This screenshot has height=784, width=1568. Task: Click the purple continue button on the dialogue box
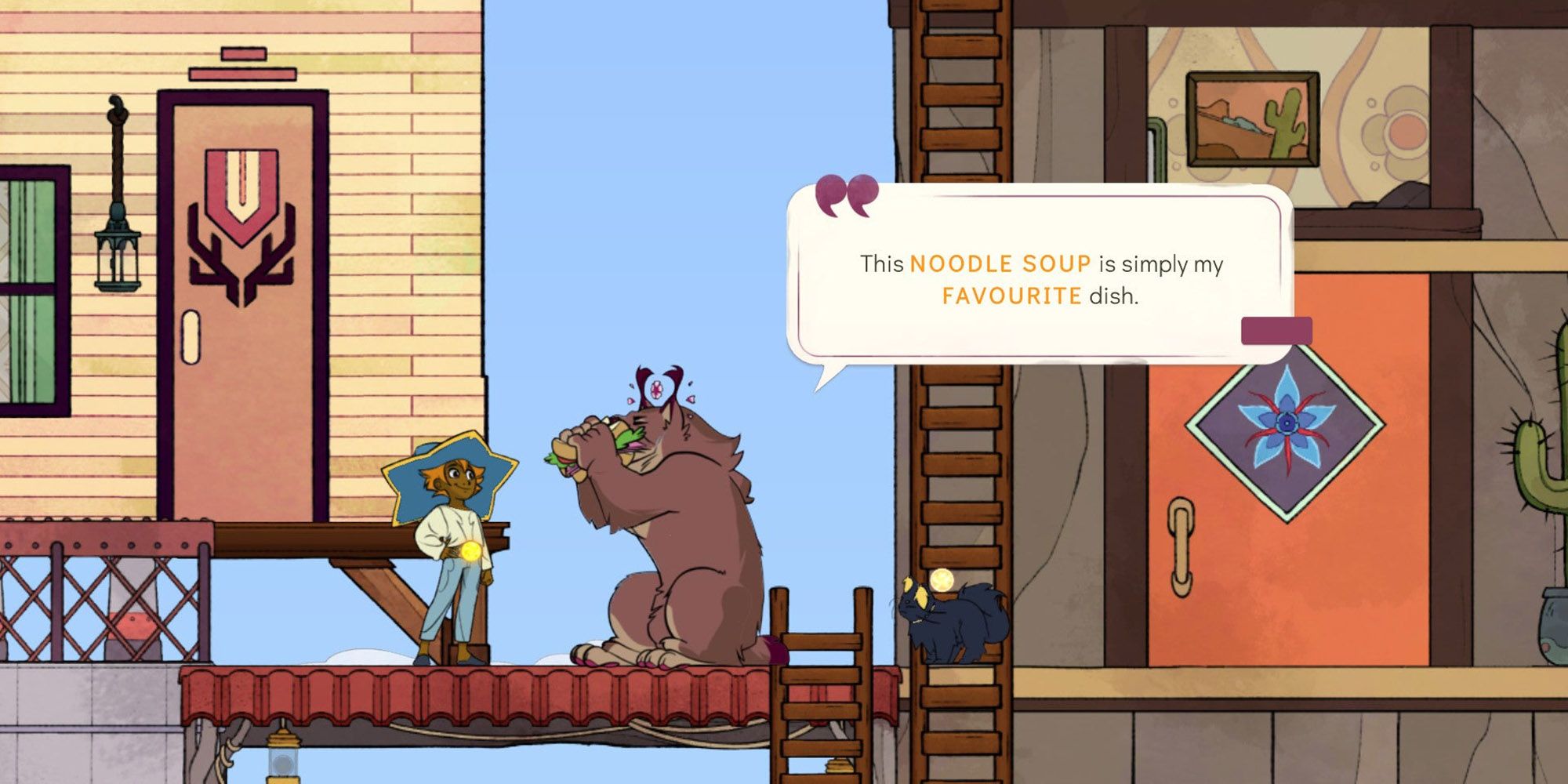tap(1276, 331)
